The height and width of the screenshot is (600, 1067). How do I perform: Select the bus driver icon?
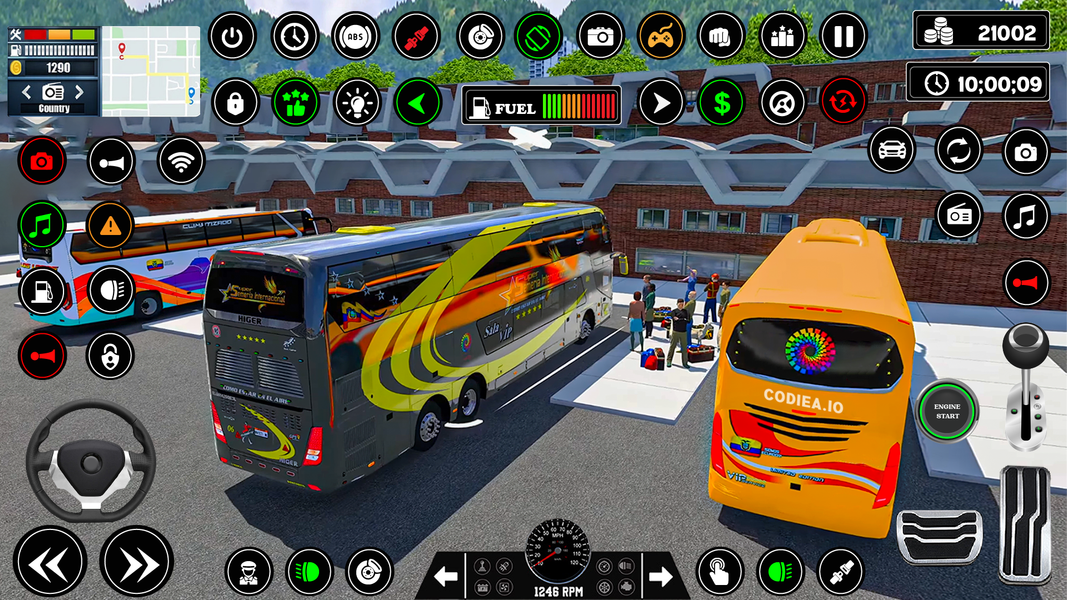click(249, 572)
